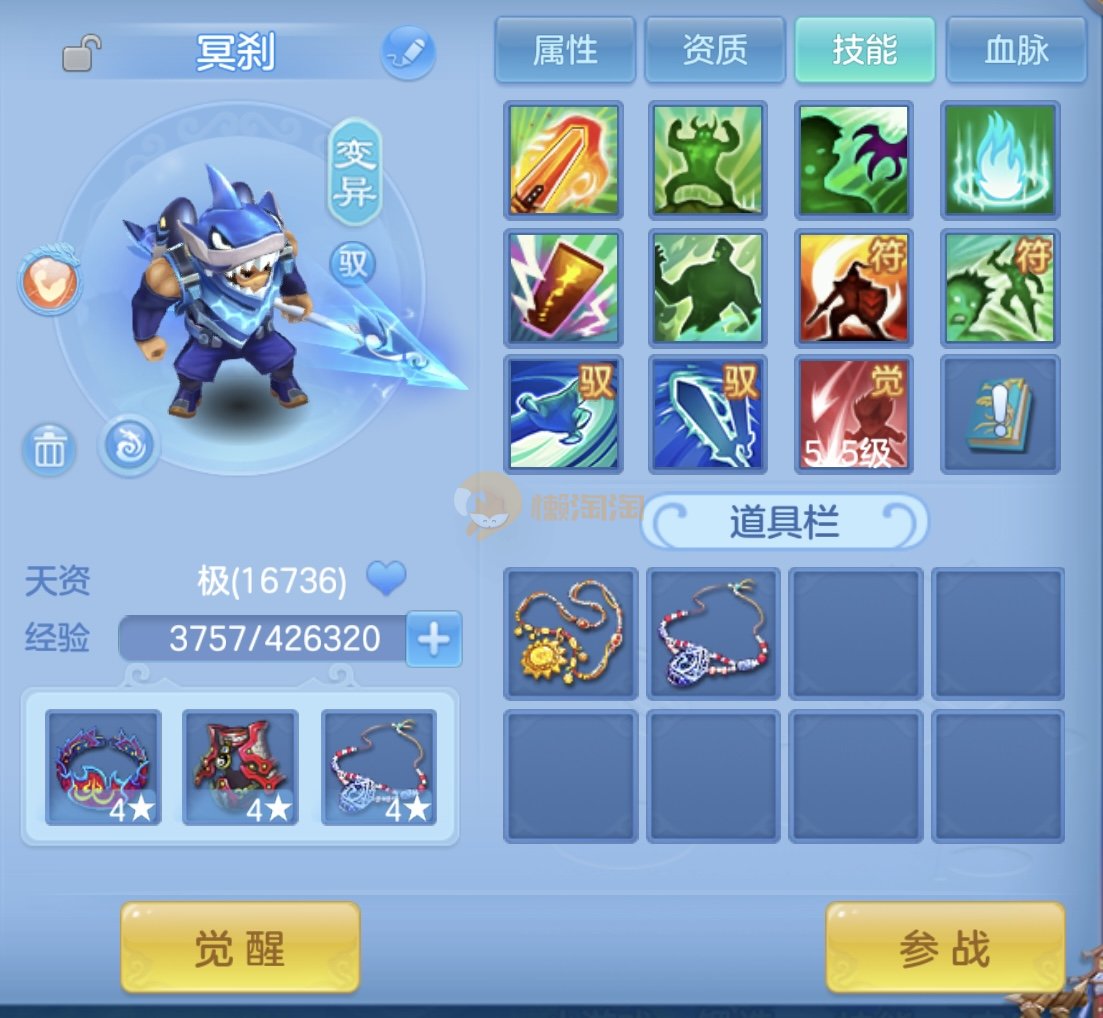
Task: Click the orange heart orb icon
Action: (x=49, y=282)
